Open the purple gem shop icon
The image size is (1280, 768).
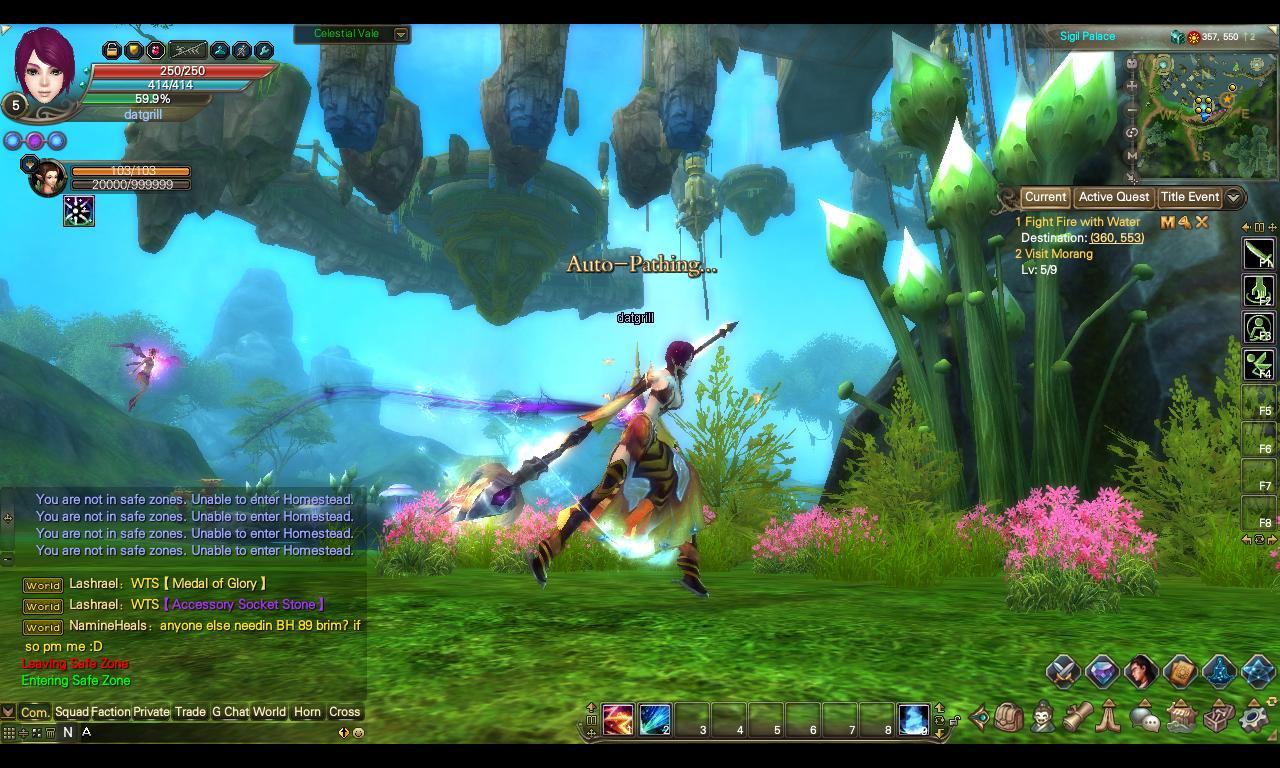[x=1101, y=672]
